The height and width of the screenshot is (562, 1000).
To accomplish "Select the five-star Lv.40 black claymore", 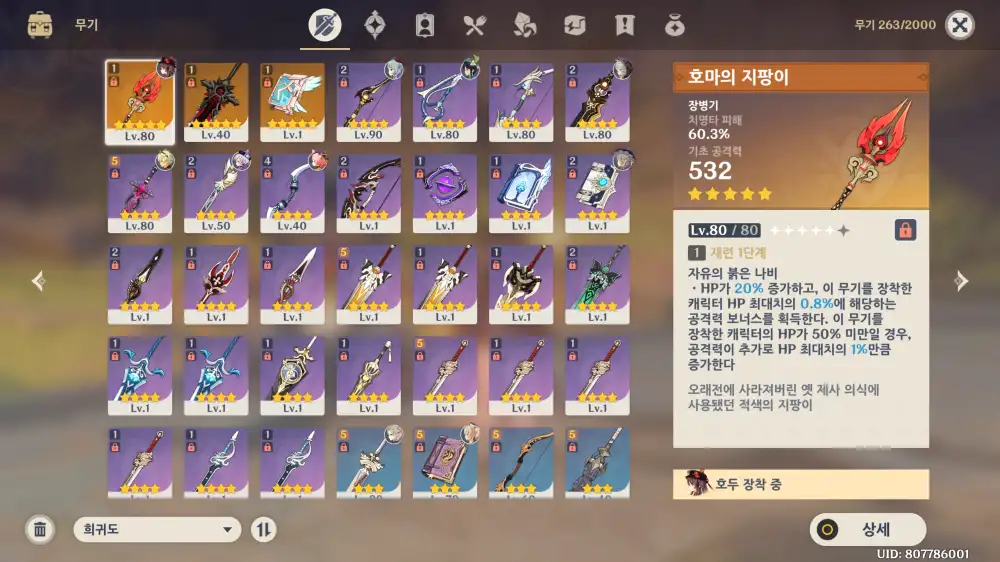I will click(x=216, y=102).
